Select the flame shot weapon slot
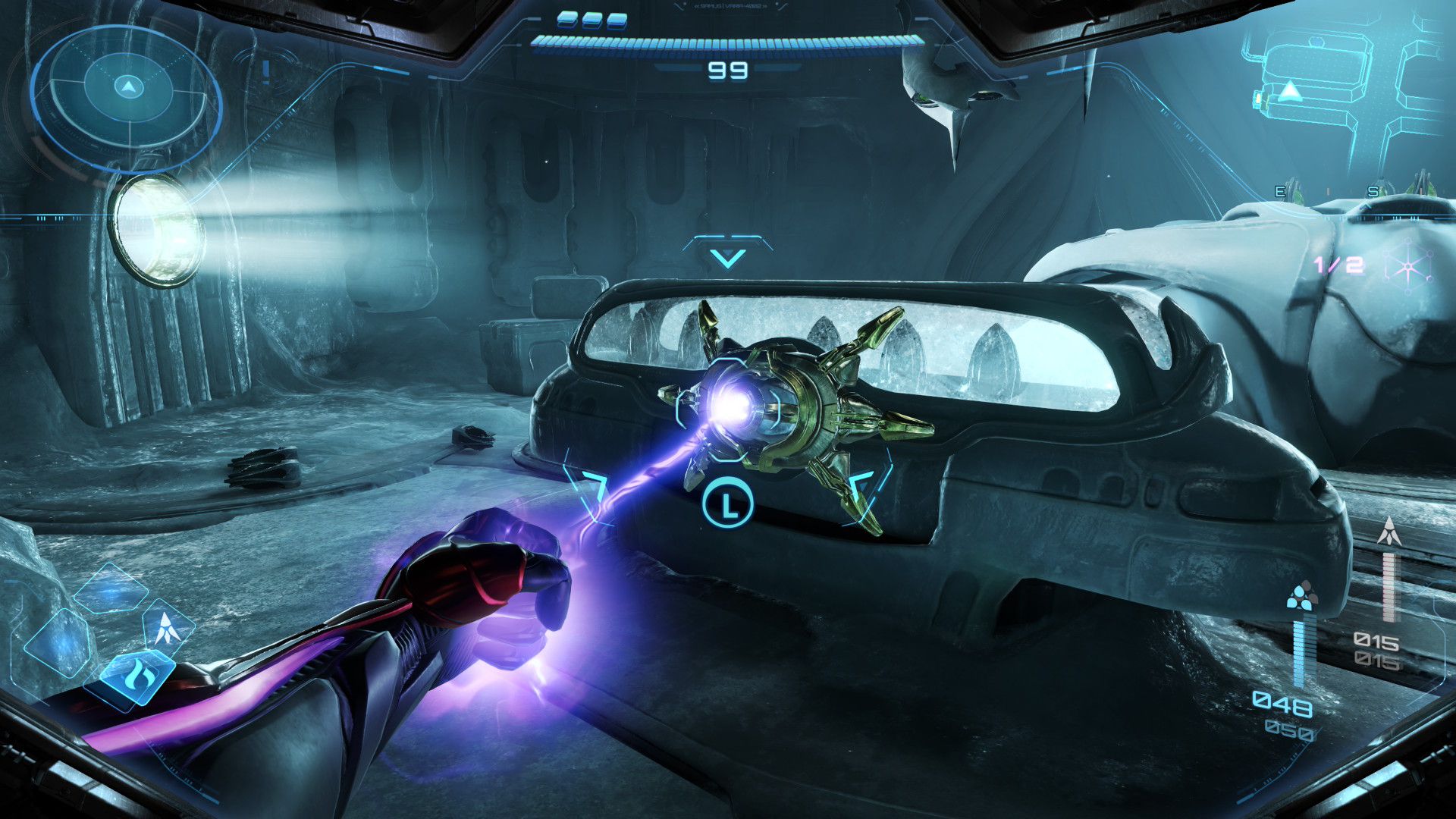The height and width of the screenshot is (819, 1456). 137,673
